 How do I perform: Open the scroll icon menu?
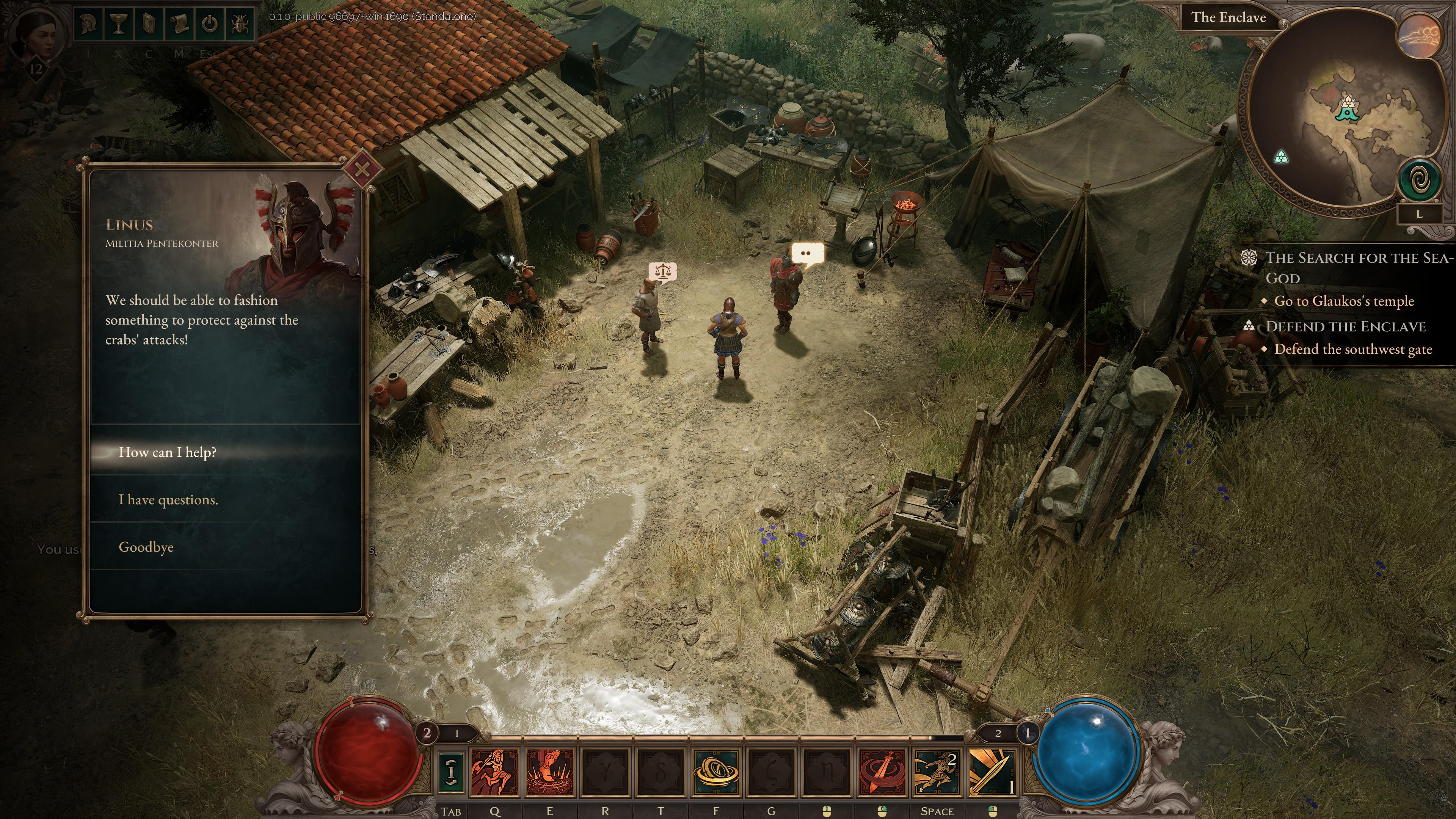180,23
